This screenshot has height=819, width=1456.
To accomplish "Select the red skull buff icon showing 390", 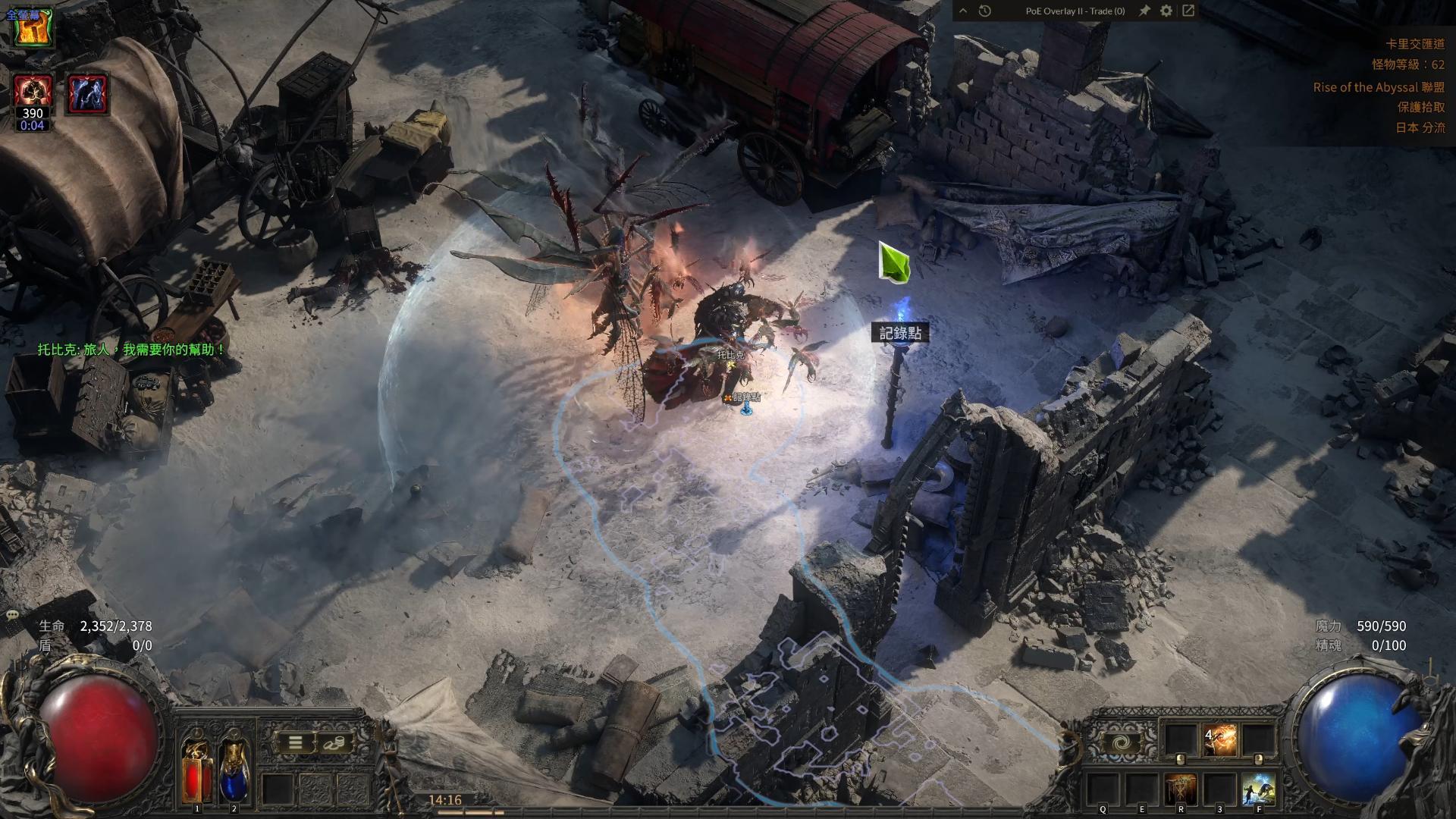I will (33, 94).
